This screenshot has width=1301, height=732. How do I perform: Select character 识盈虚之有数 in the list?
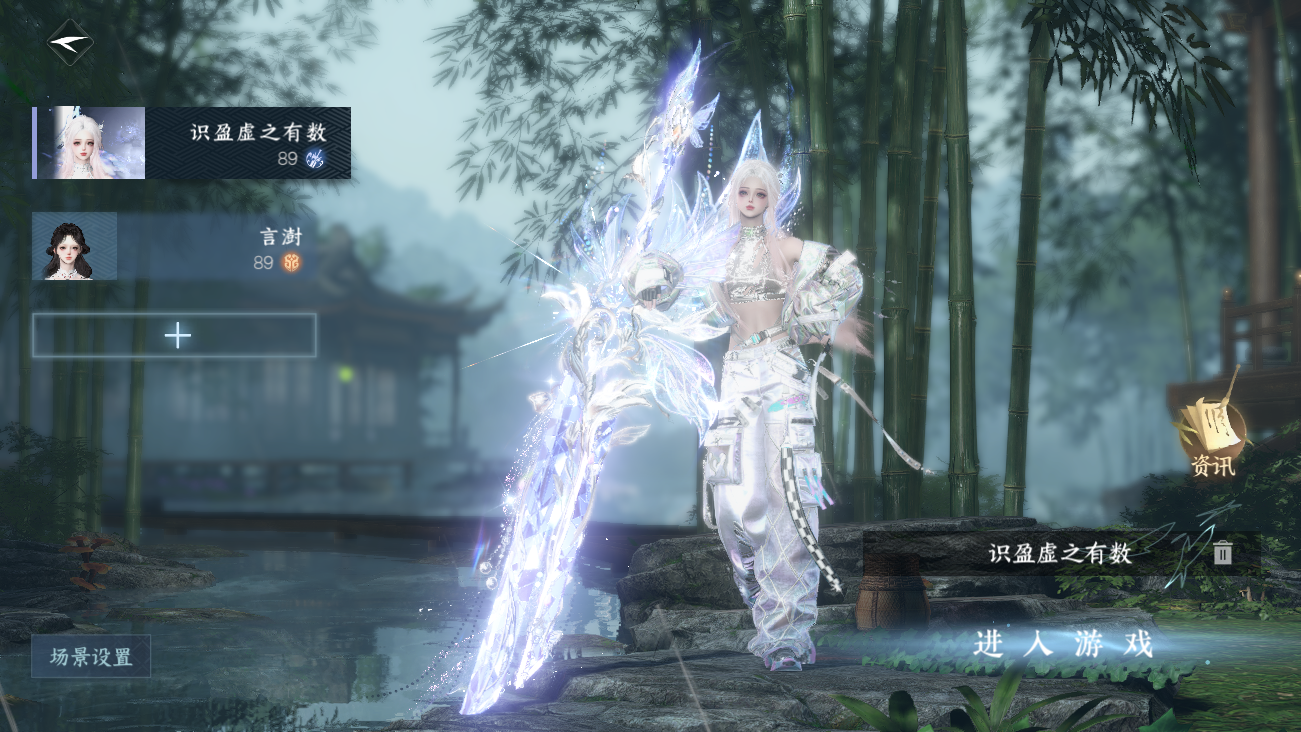pos(192,143)
